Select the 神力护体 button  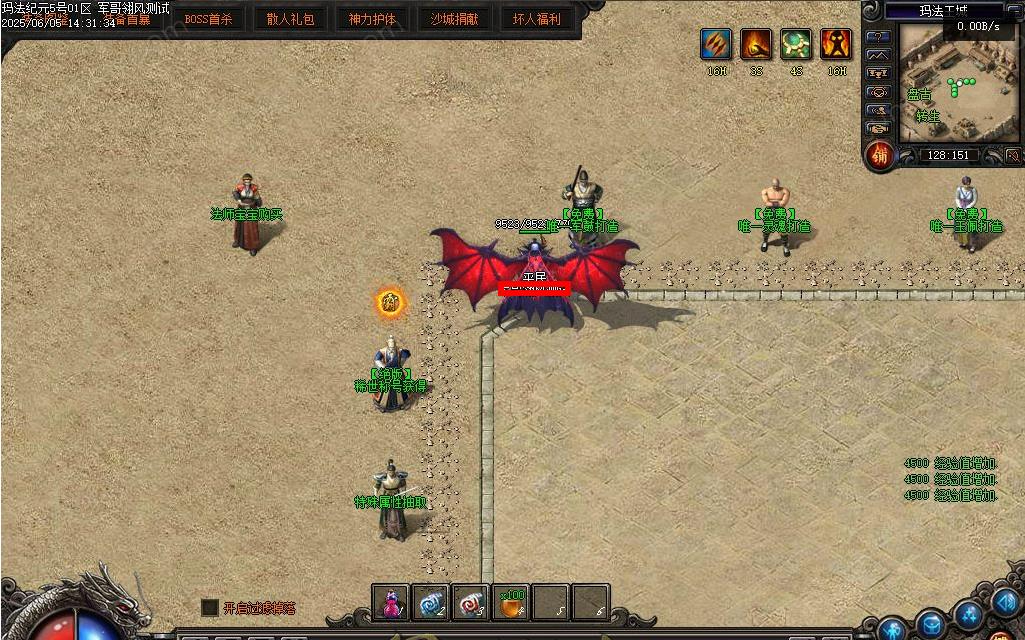[x=372, y=19]
